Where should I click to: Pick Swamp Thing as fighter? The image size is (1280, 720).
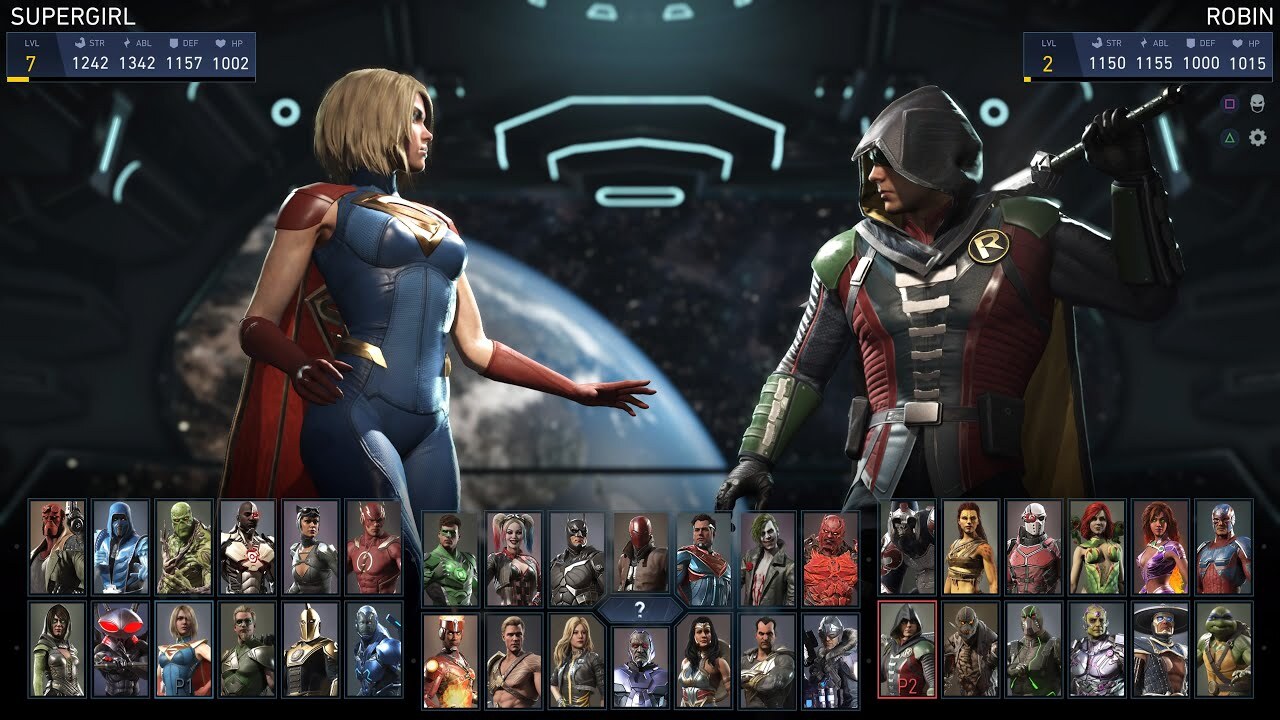click(x=184, y=547)
